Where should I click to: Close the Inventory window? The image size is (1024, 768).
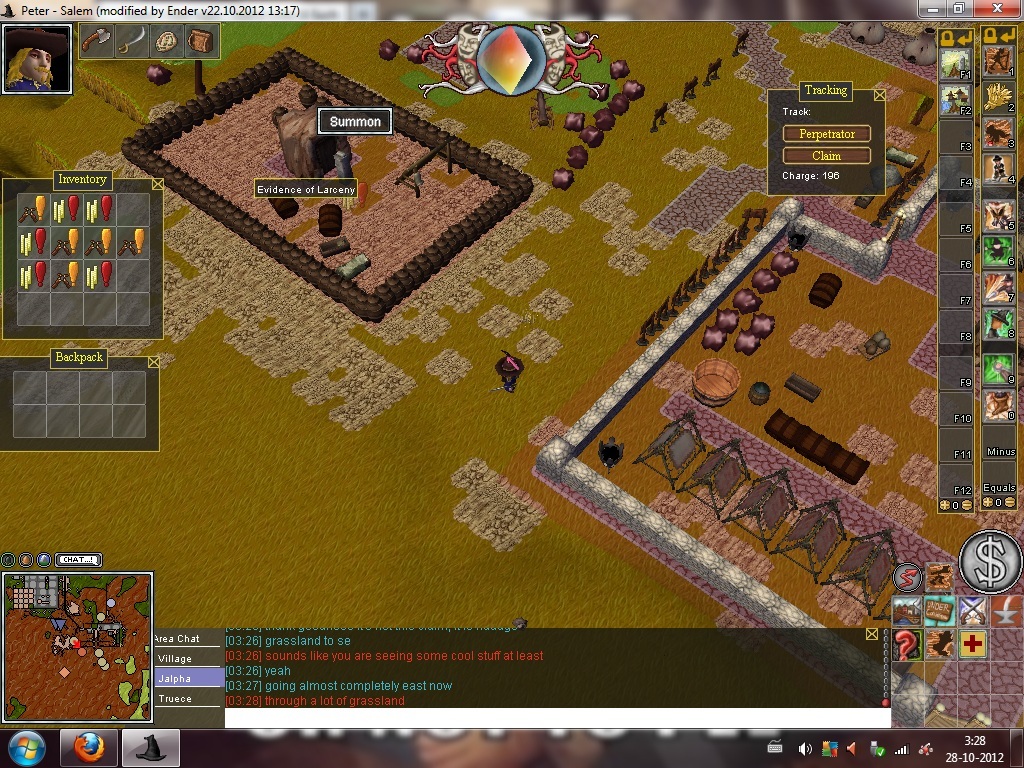pos(157,184)
